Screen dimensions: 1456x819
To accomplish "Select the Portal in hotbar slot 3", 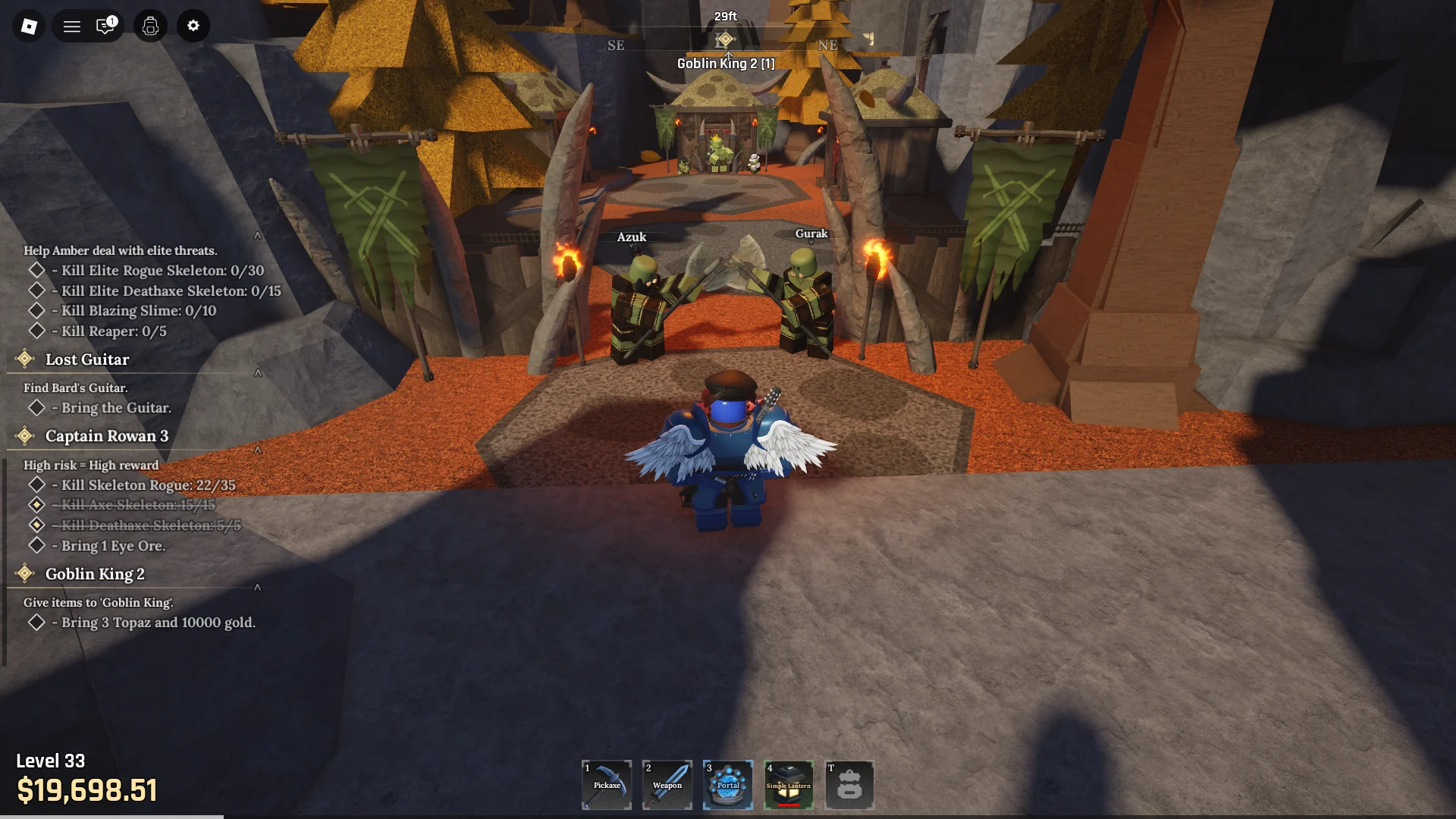I will pos(727,785).
